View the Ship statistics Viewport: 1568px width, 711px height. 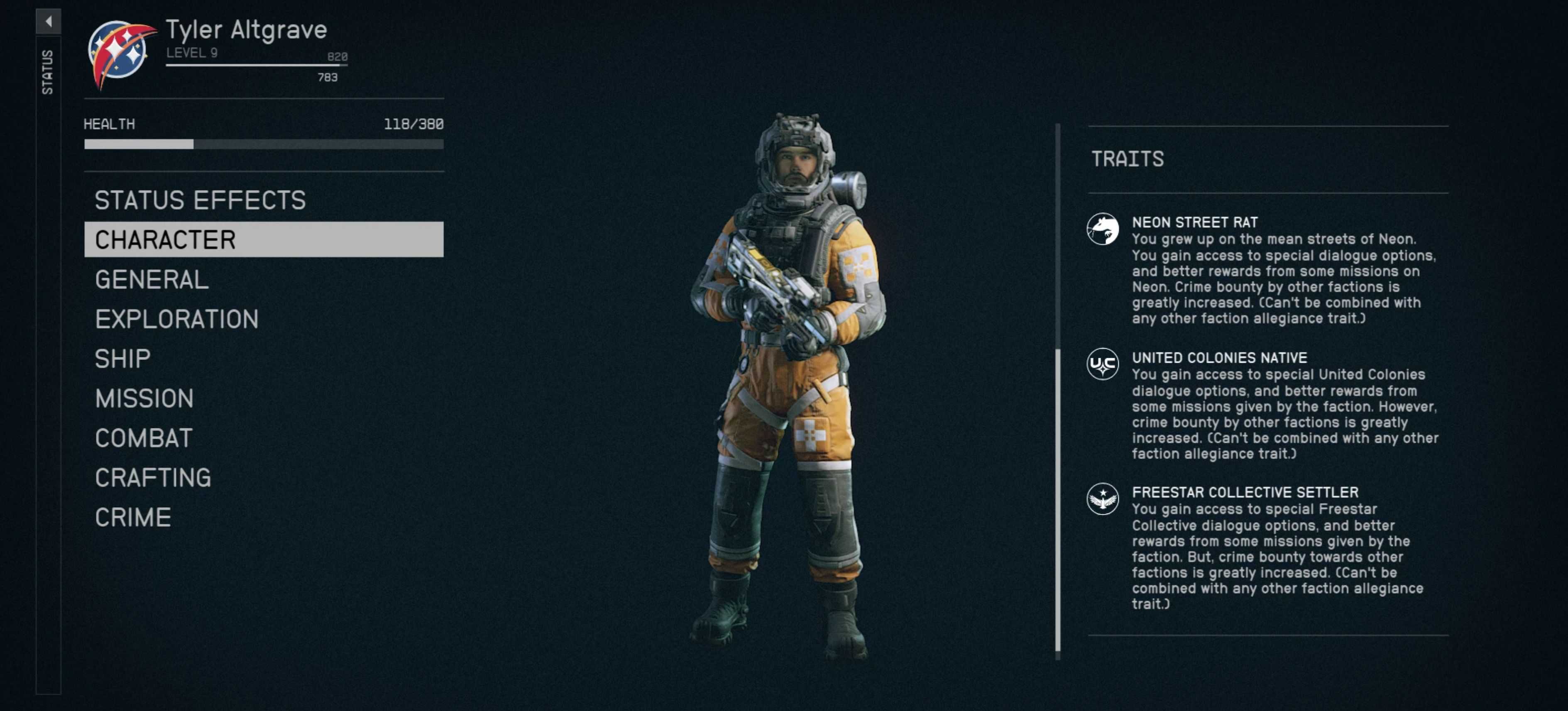[x=122, y=359]
